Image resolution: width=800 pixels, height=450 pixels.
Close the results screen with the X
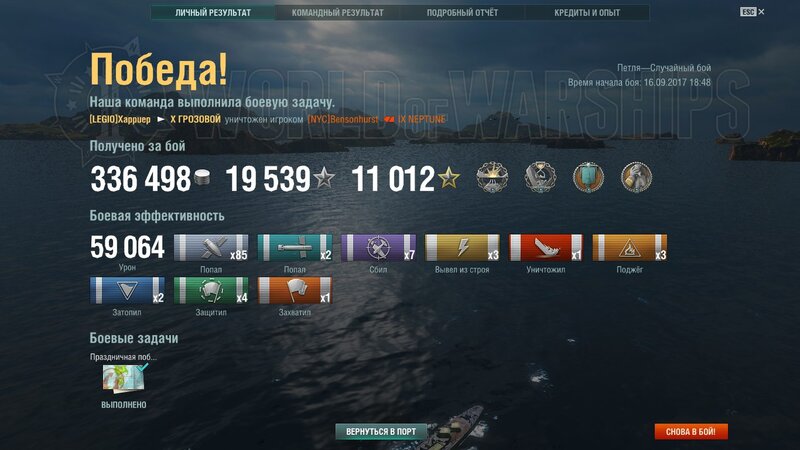(x=761, y=12)
